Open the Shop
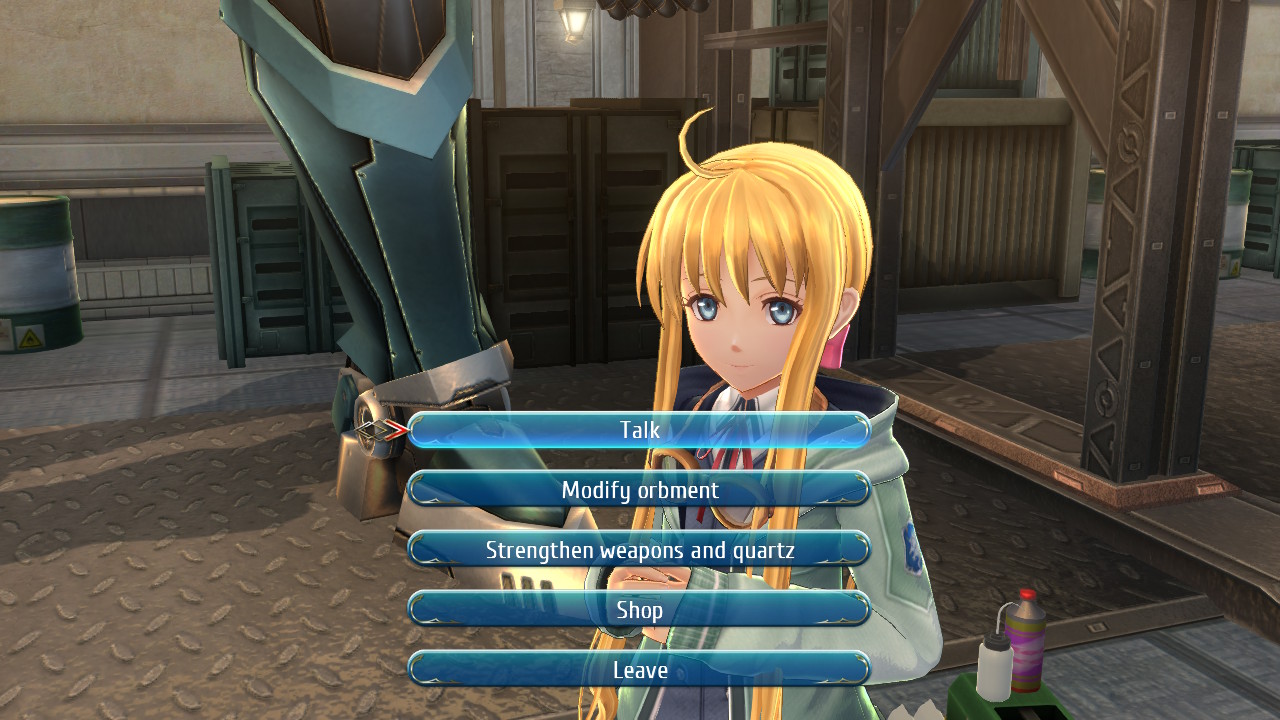1280x720 pixels. [x=639, y=609]
